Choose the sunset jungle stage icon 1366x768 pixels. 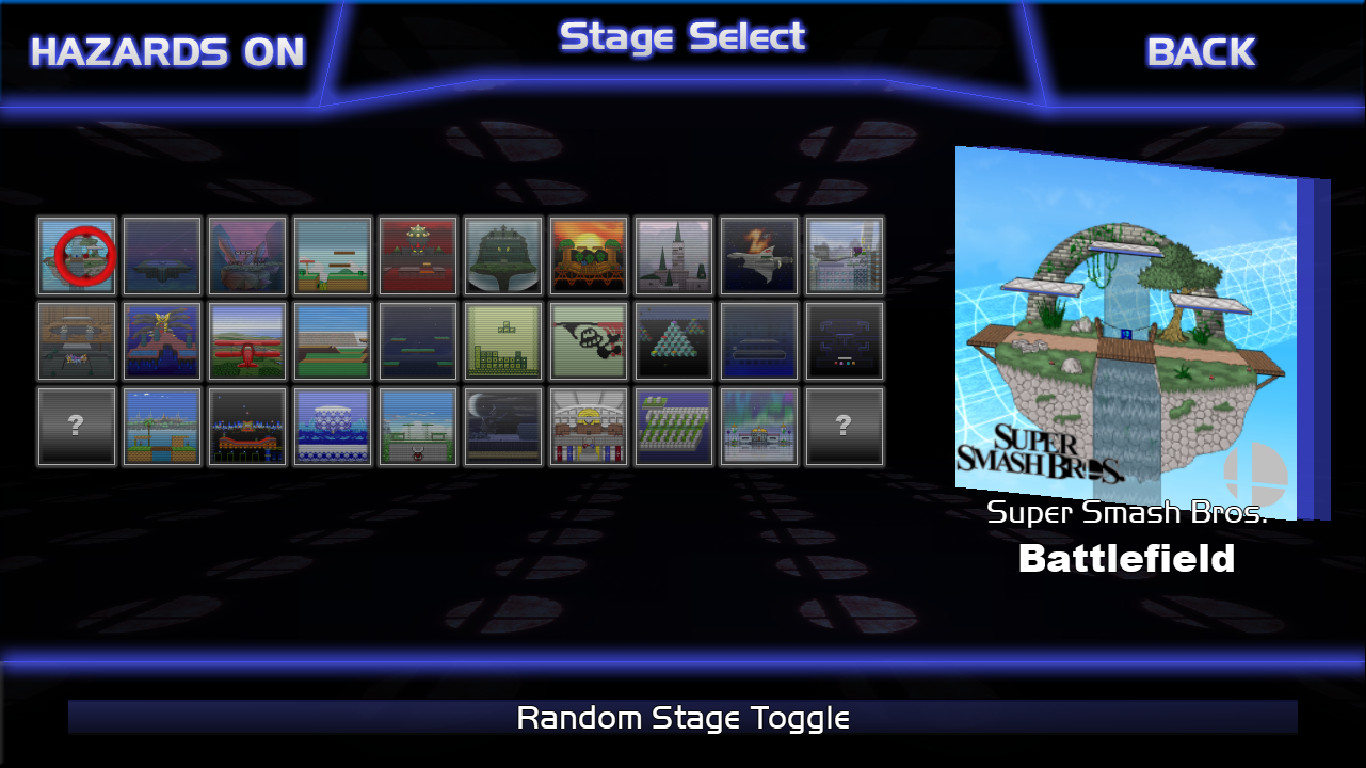pos(588,255)
